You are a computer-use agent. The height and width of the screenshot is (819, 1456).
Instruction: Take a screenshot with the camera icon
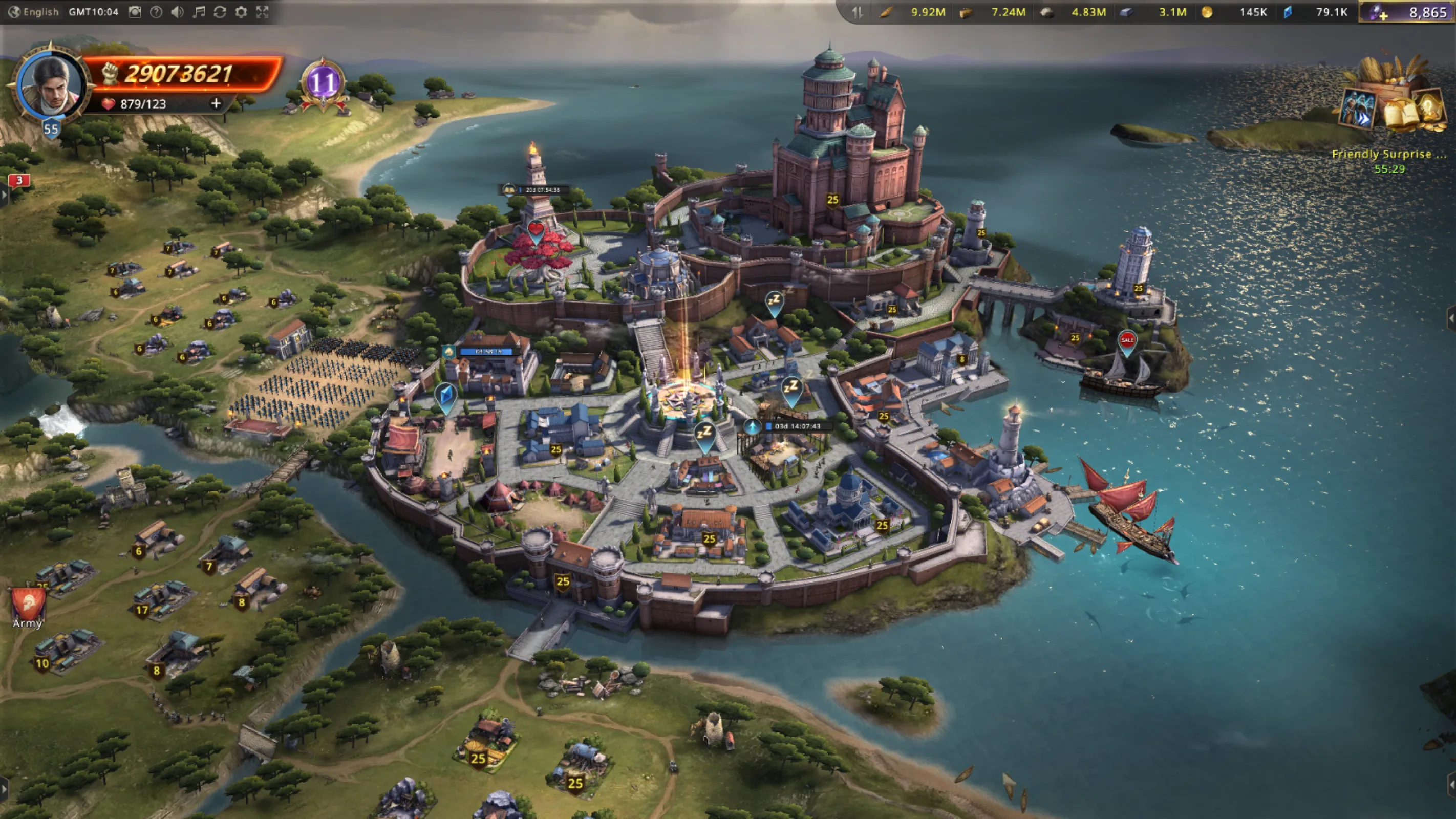135,12
